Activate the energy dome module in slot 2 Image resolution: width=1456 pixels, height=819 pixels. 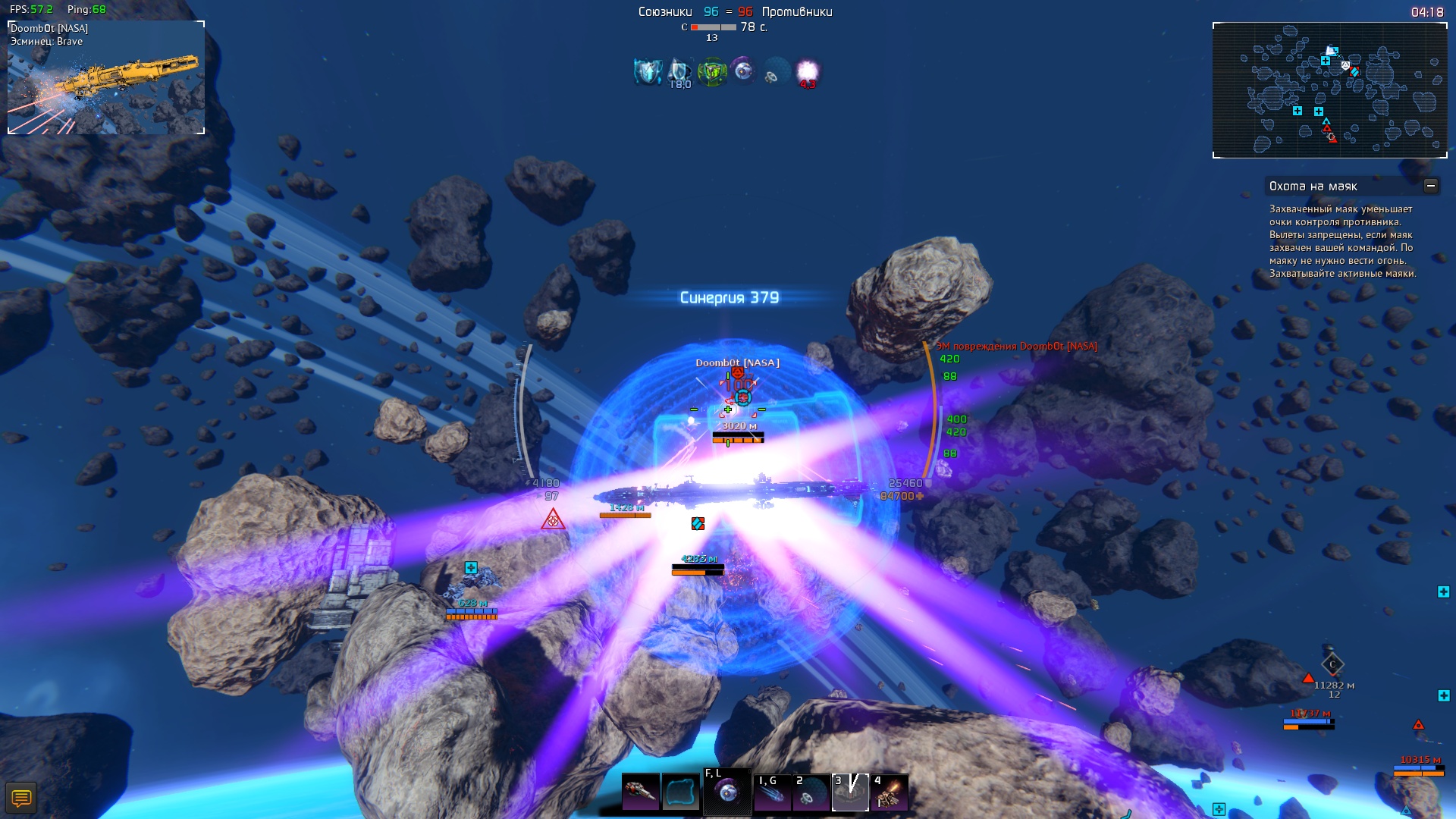pyautogui.click(x=811, y=792)
